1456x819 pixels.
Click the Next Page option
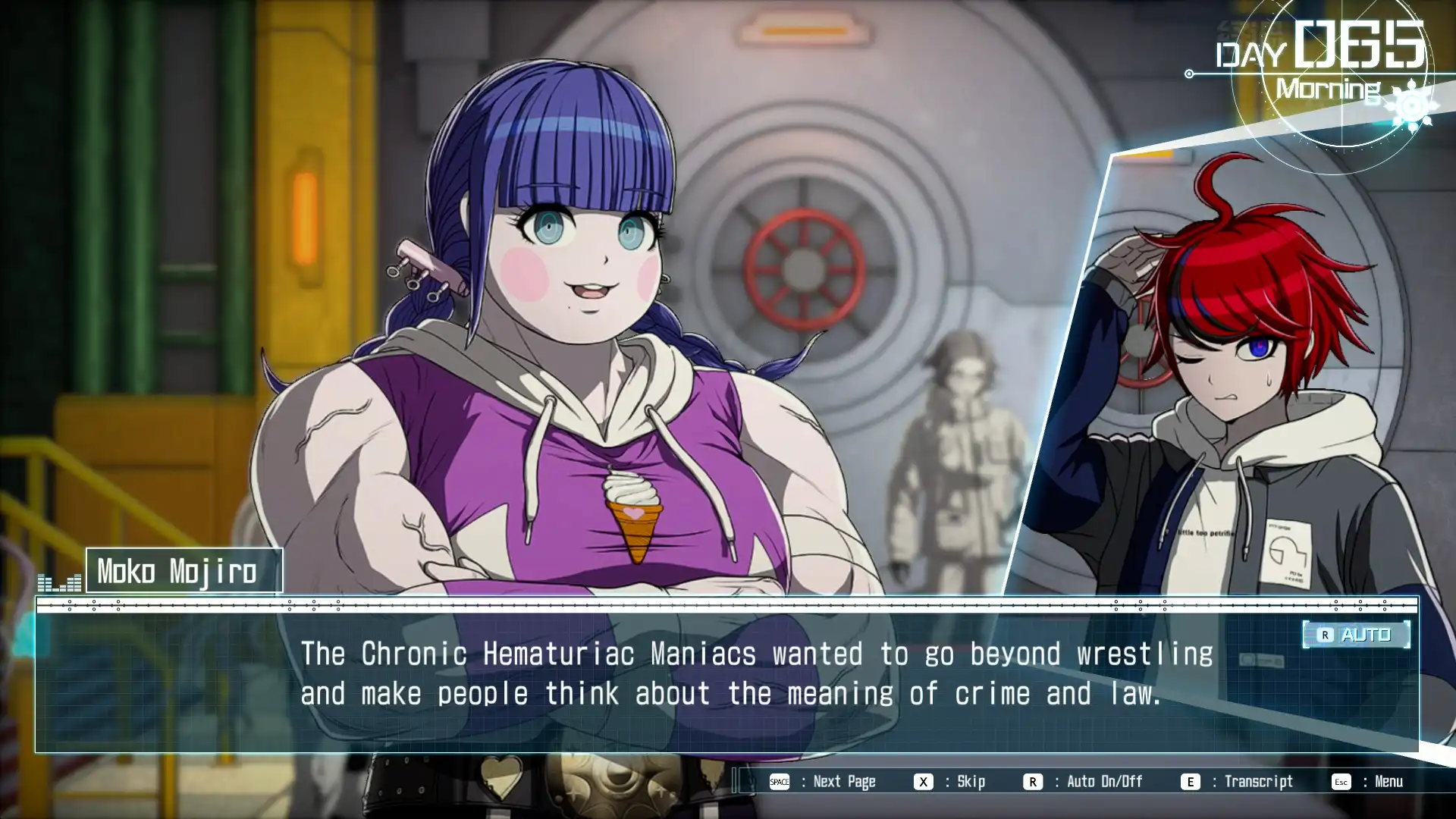click(823, 782)
